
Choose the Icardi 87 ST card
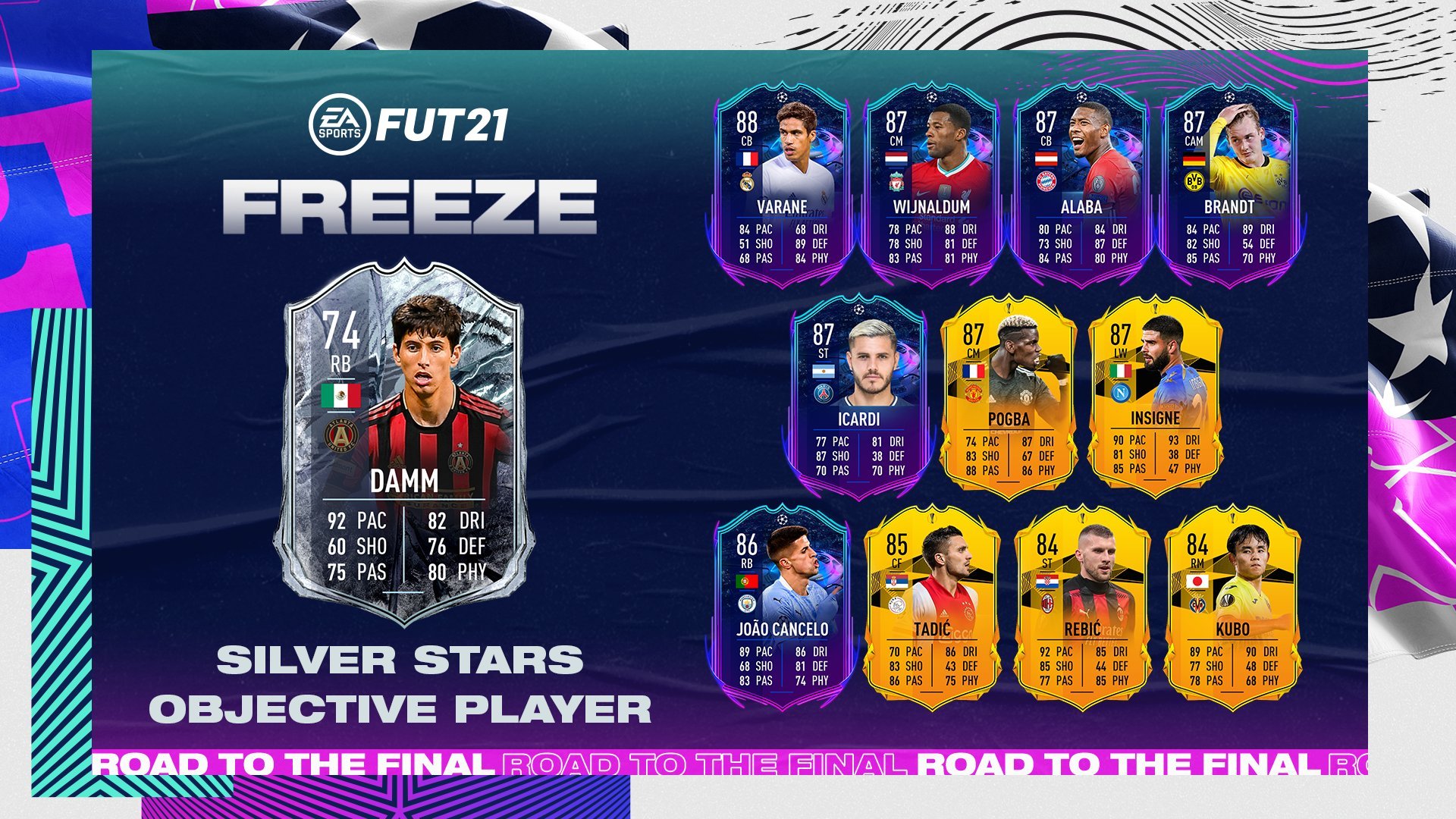pyautogui.click(x=858, y=398)
